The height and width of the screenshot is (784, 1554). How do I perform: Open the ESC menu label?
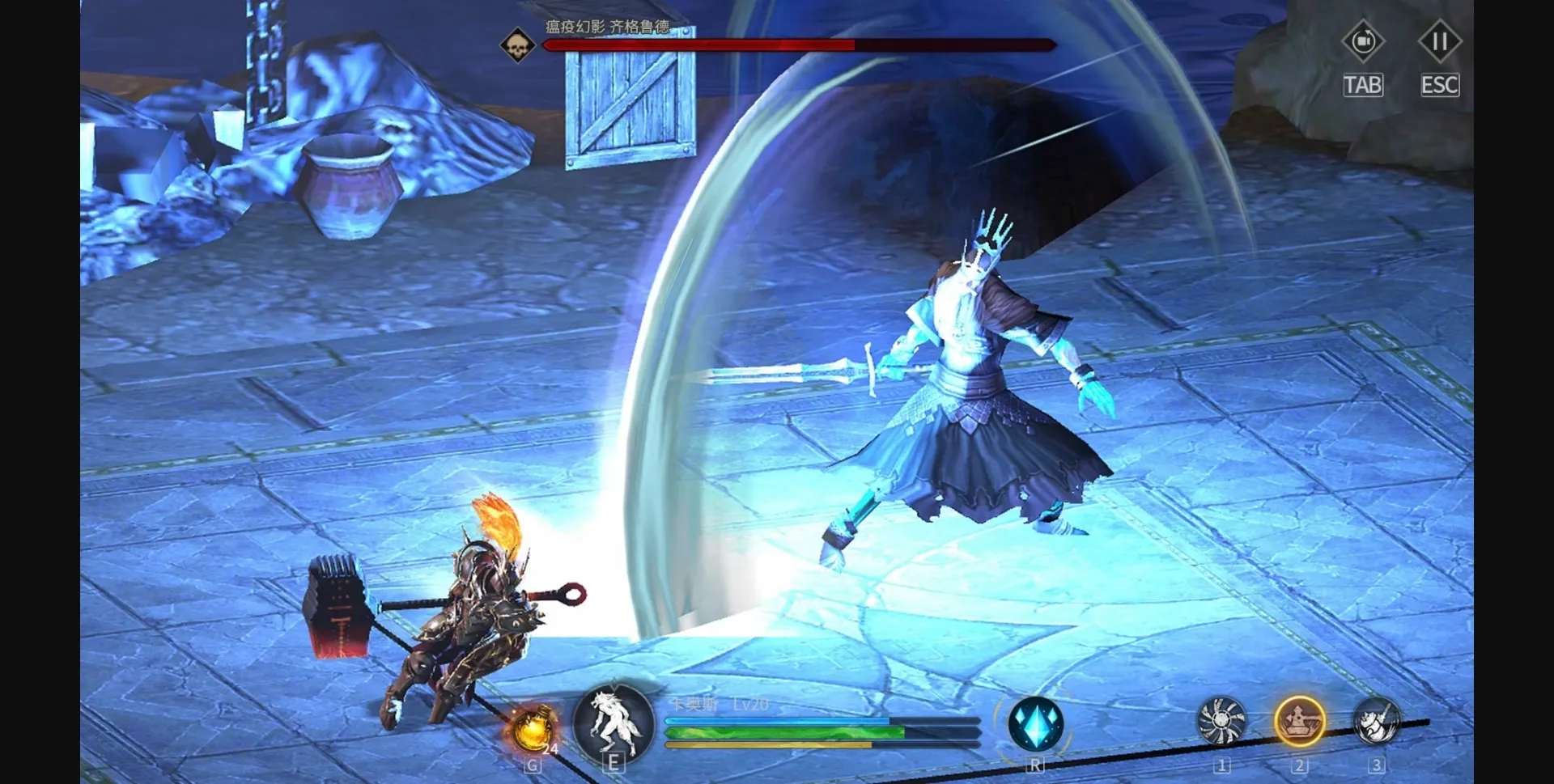1440,84
